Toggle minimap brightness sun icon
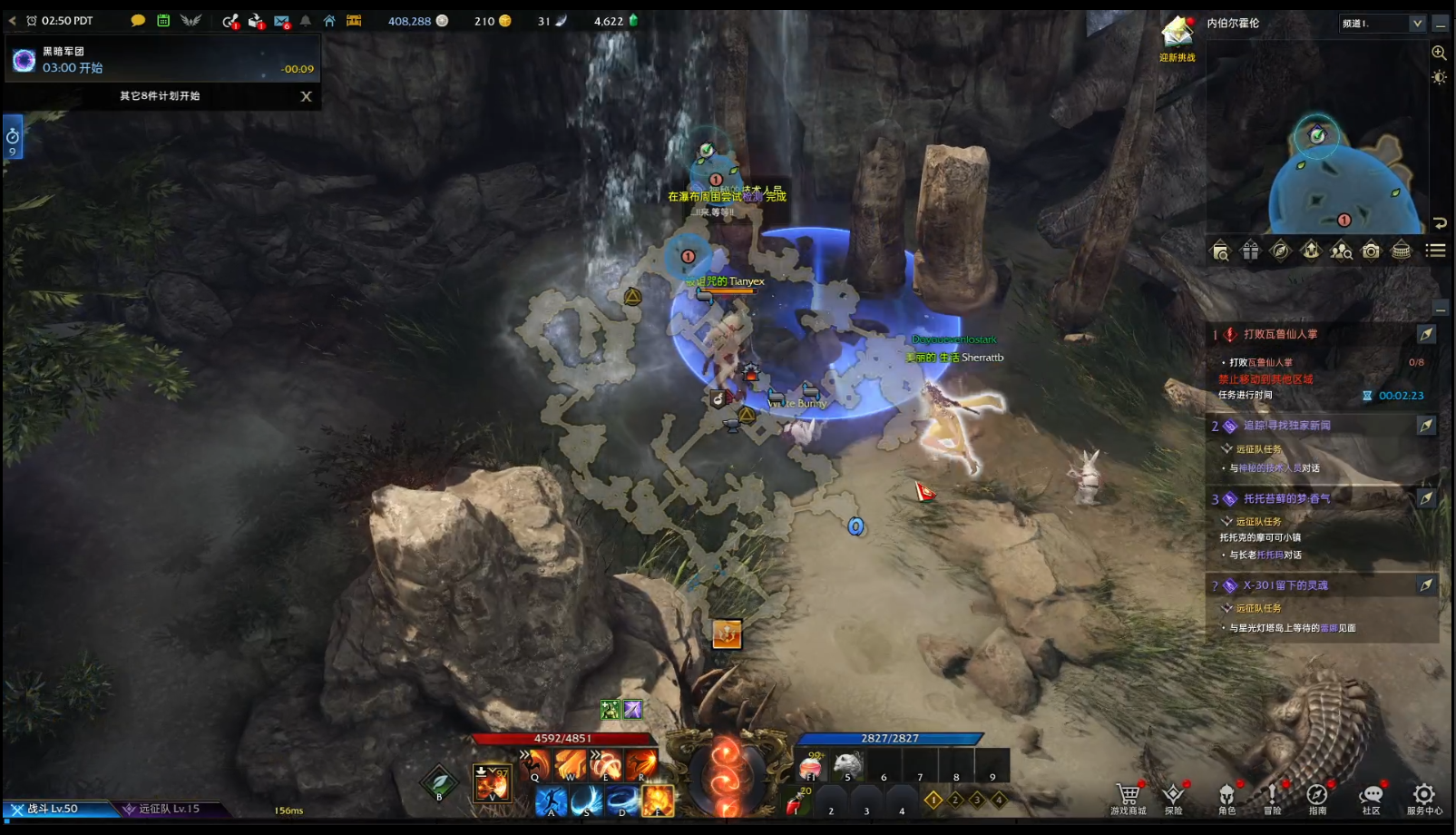The width and height of the screenshot is (1456, 835). 1439,78
